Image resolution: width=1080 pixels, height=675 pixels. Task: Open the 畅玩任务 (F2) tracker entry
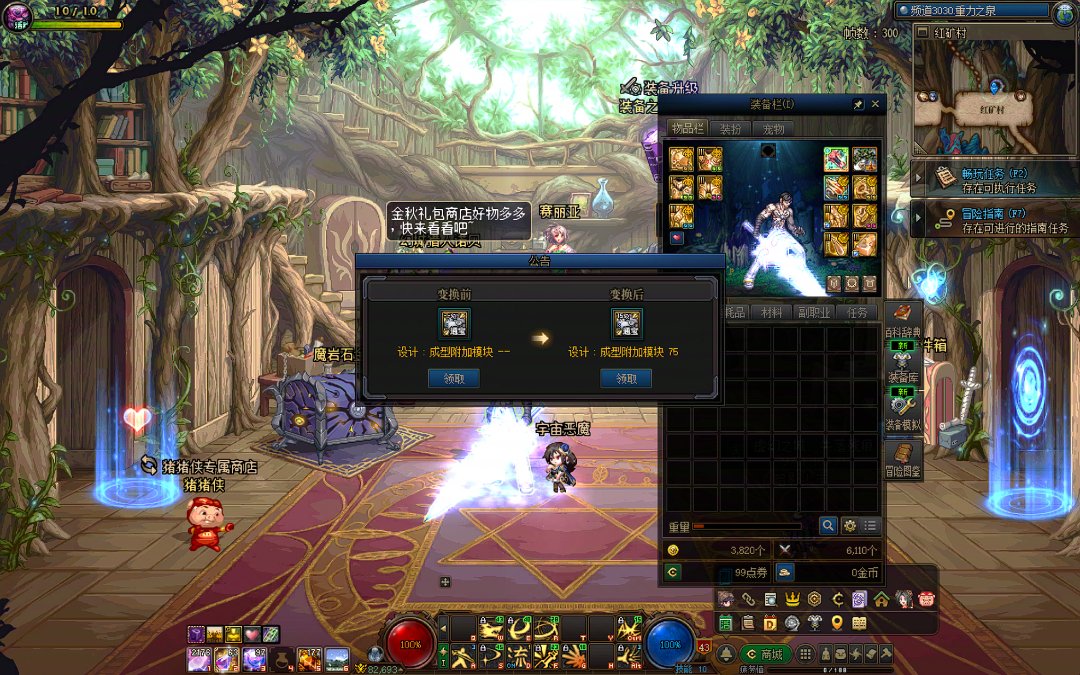tap(995, 180)
